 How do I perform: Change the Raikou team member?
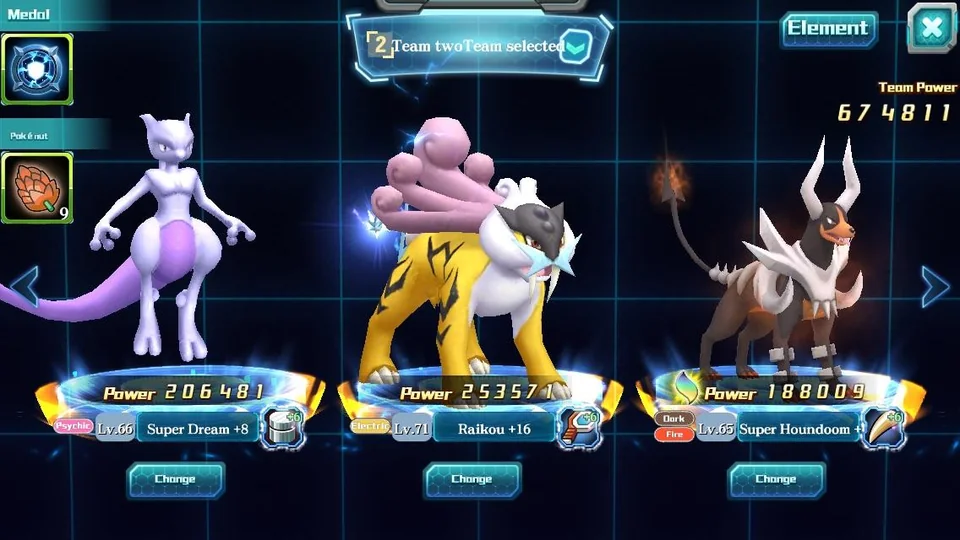click(x=472, y=480)
